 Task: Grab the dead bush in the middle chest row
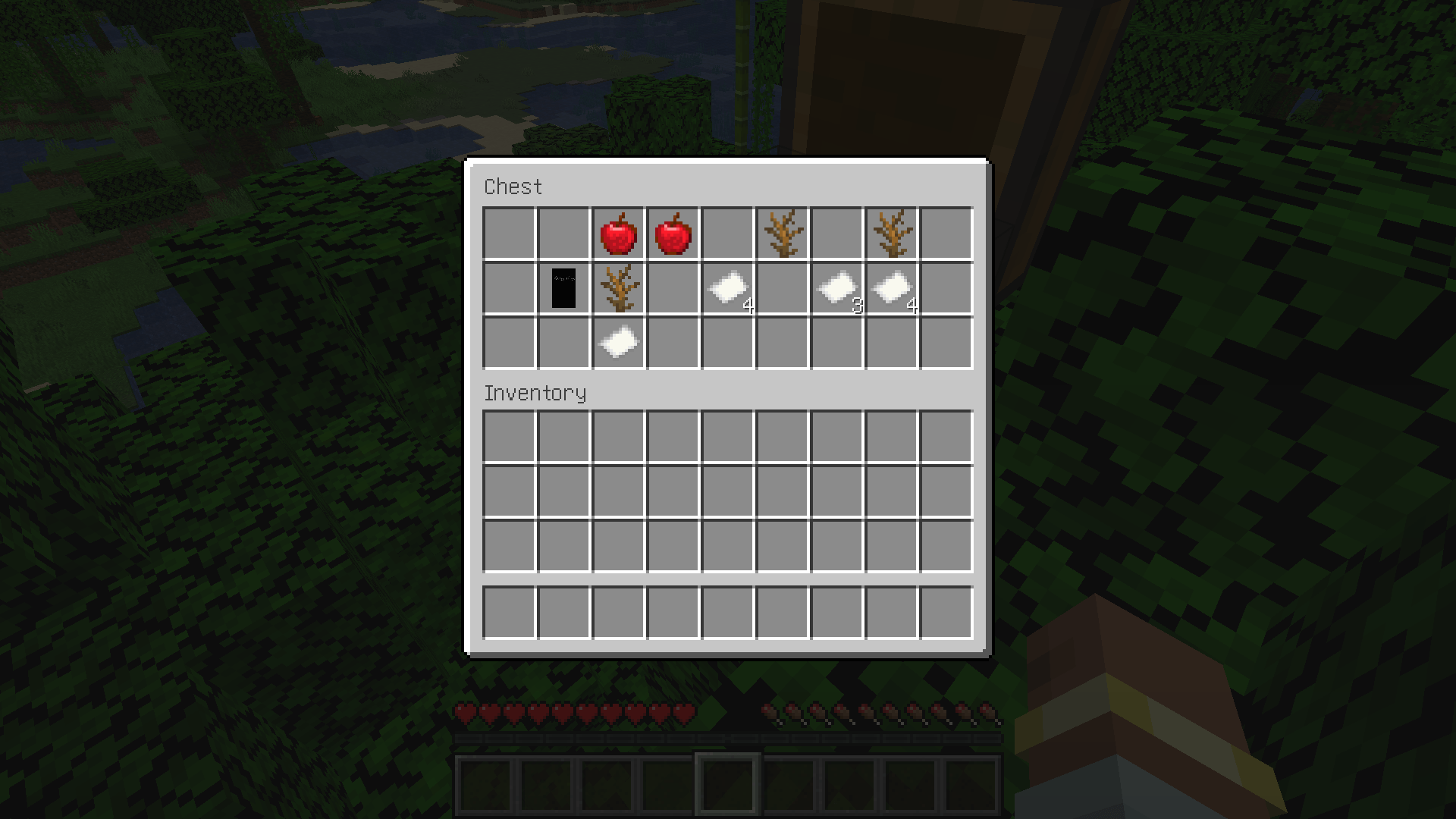click(618, 287)
